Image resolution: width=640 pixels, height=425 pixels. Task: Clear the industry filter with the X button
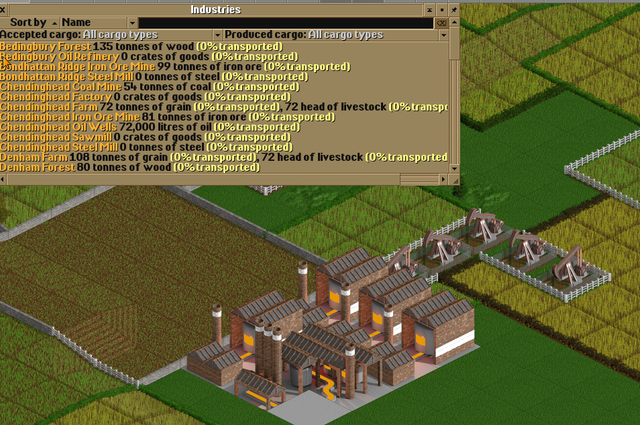tap(442, 21)
